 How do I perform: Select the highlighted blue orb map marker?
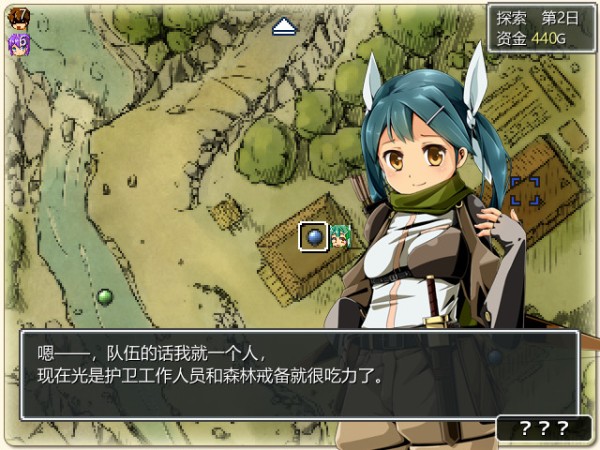(313, 237)
